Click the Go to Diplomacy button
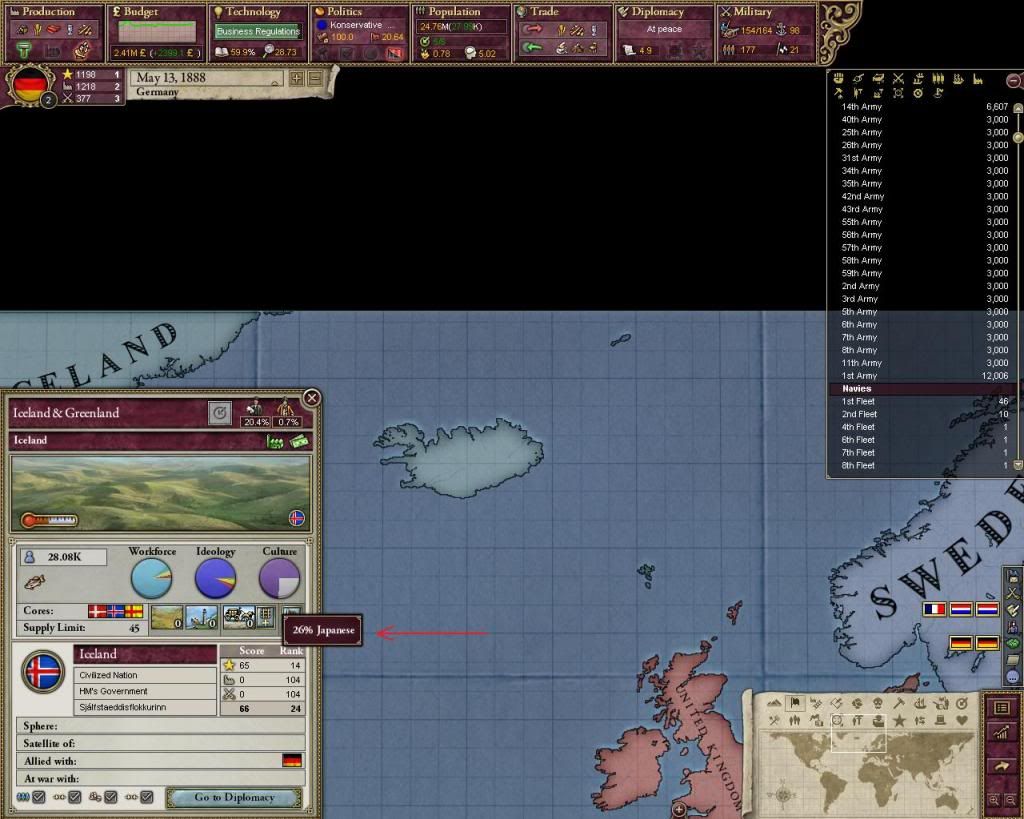Image resolution: width=1024 pixels, height=819 pixels. click(234, 797)
